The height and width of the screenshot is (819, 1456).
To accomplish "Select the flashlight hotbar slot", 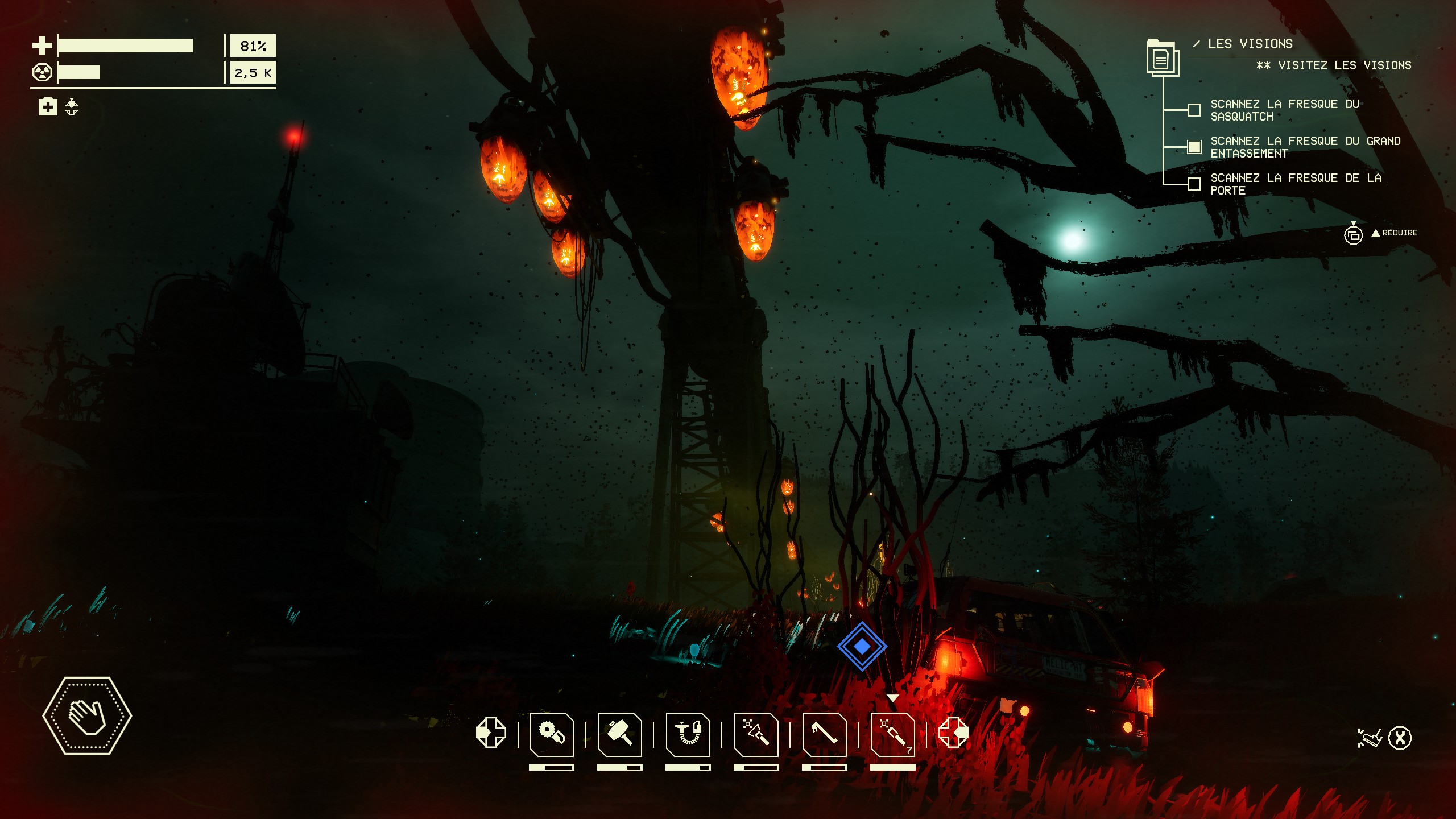I will [756, 734].
